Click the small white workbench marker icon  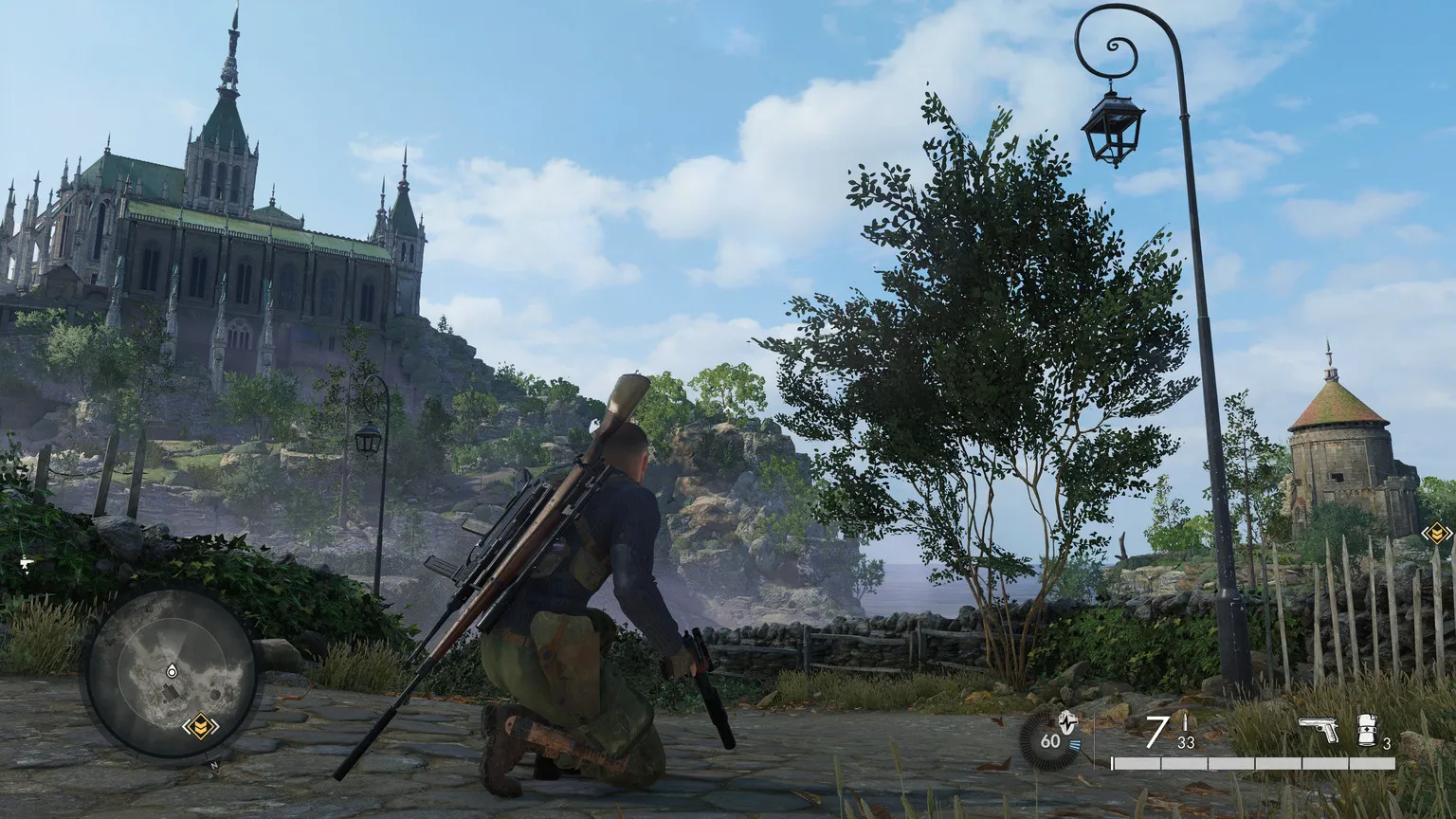pos(27,562)
